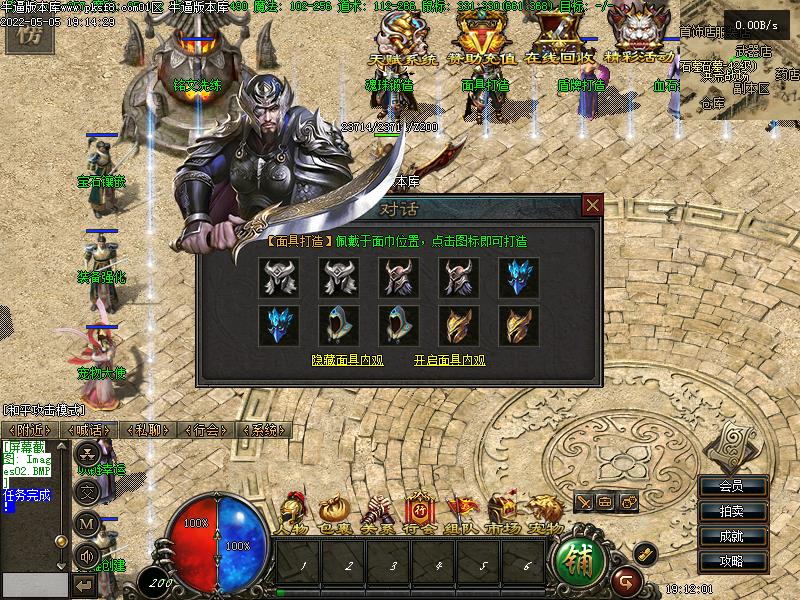
Task: Close the 对话 dialog window
Action: pyautogui.click(x=593, y=205)
